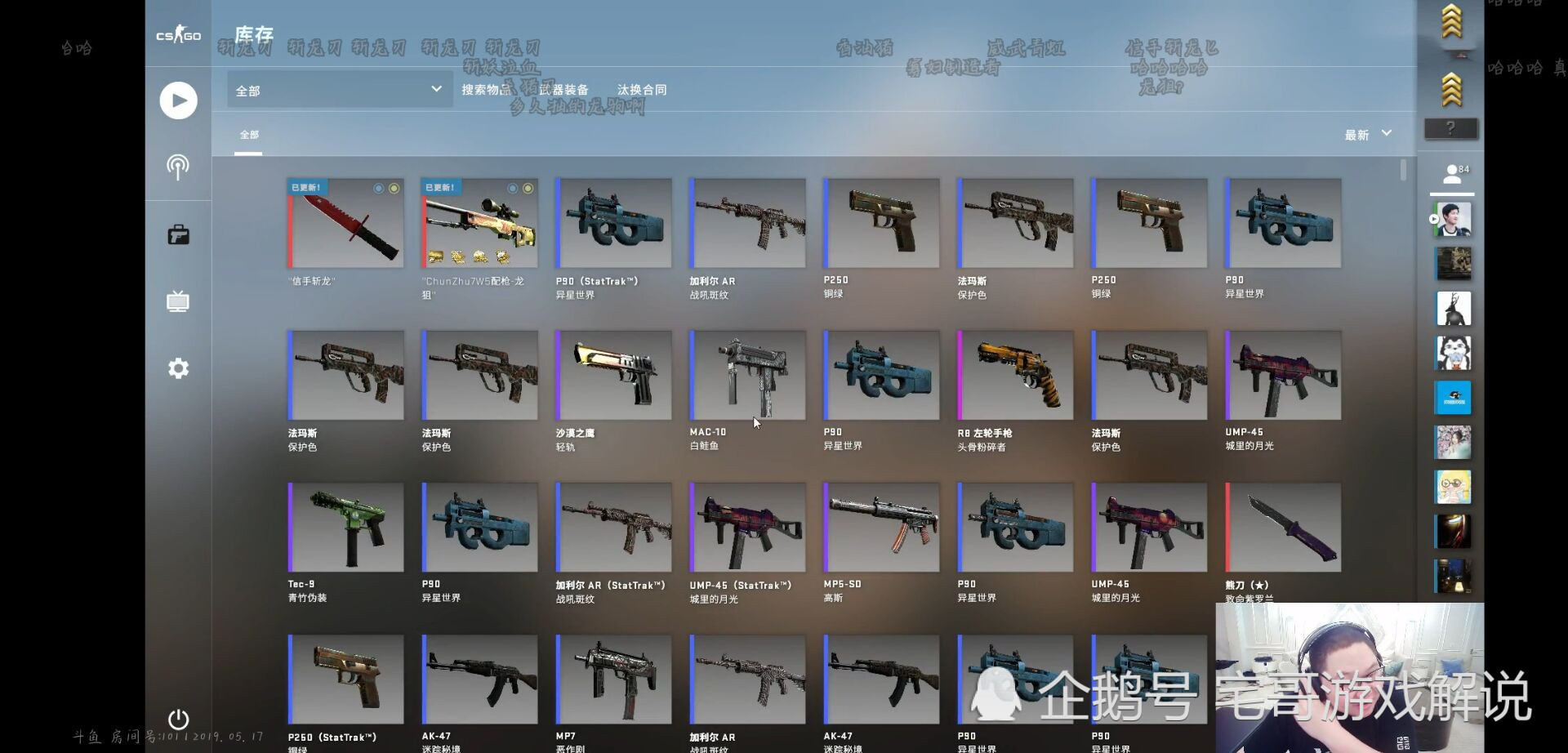Toggle the equip circle on the ChunZhu7W5 rifle card
Screen dimensions: 1568x753
click(528, 189)
